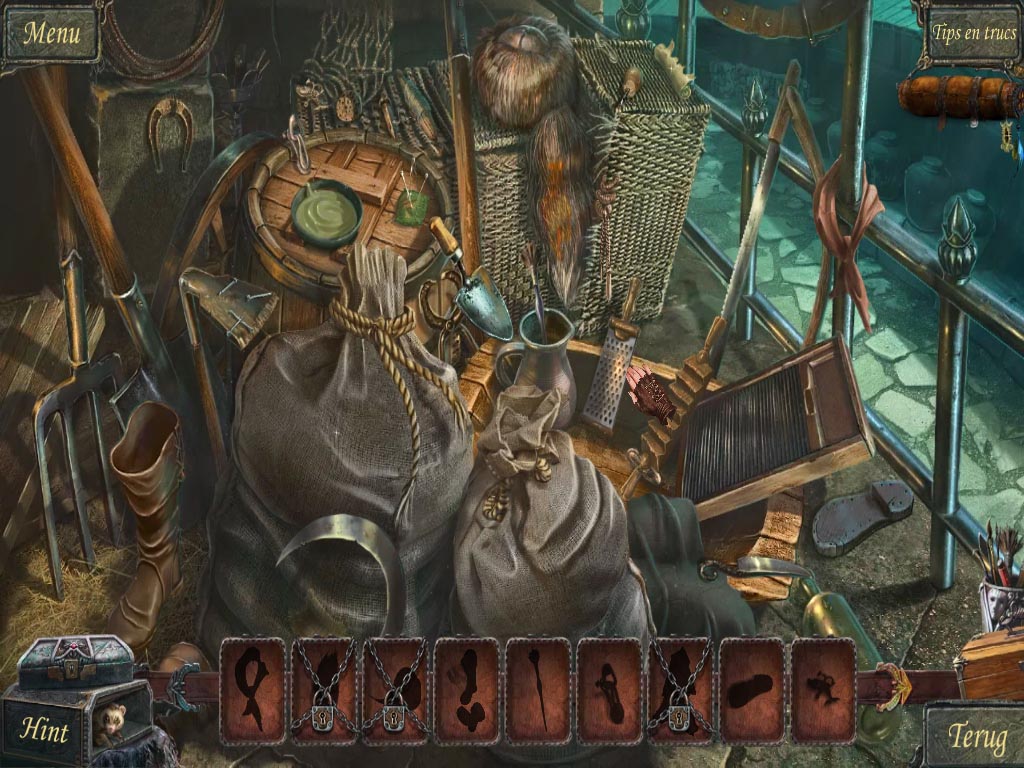This screenshot has height=768, width=1024.
Task: Open the Menu button
Action: [x=52, y=33]
